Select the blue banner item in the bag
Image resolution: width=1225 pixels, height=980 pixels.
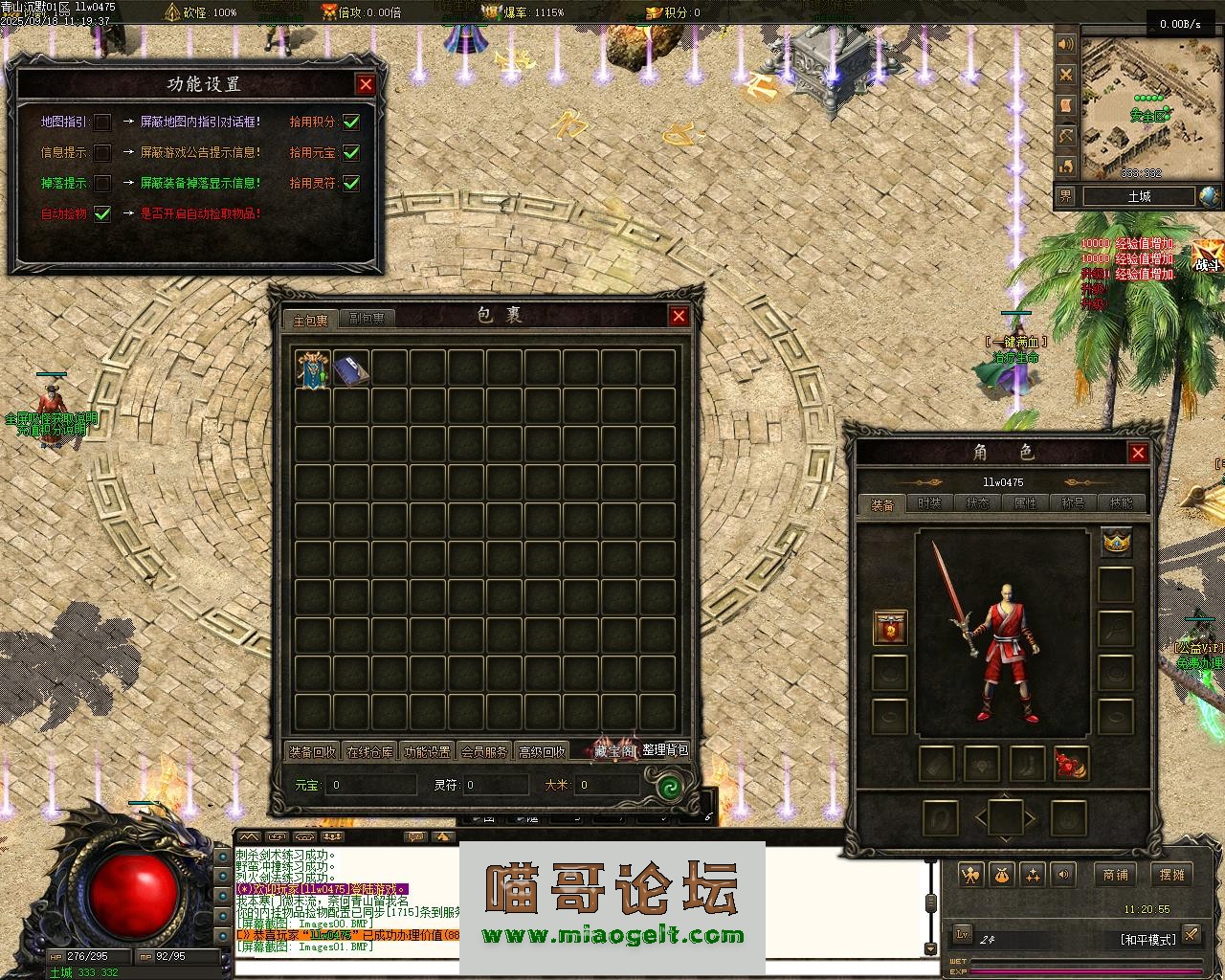[x=313, y=369]
